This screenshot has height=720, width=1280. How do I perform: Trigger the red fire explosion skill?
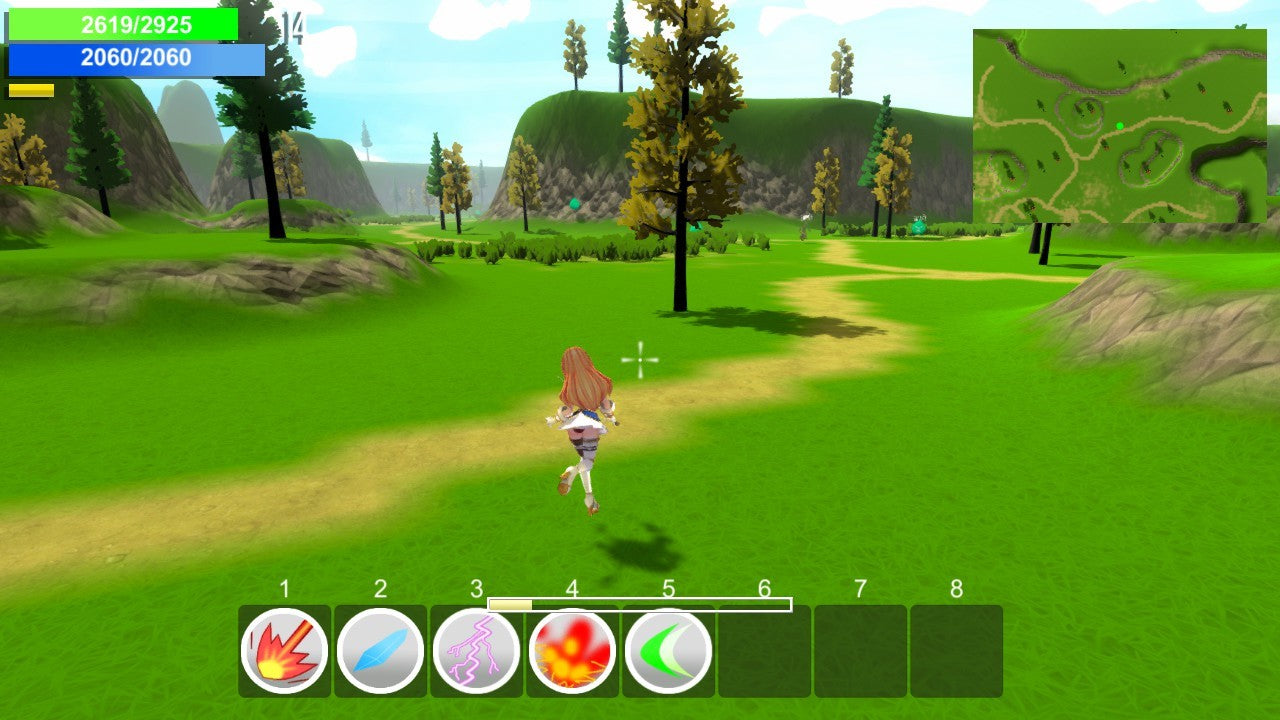[x=572, y=652]
